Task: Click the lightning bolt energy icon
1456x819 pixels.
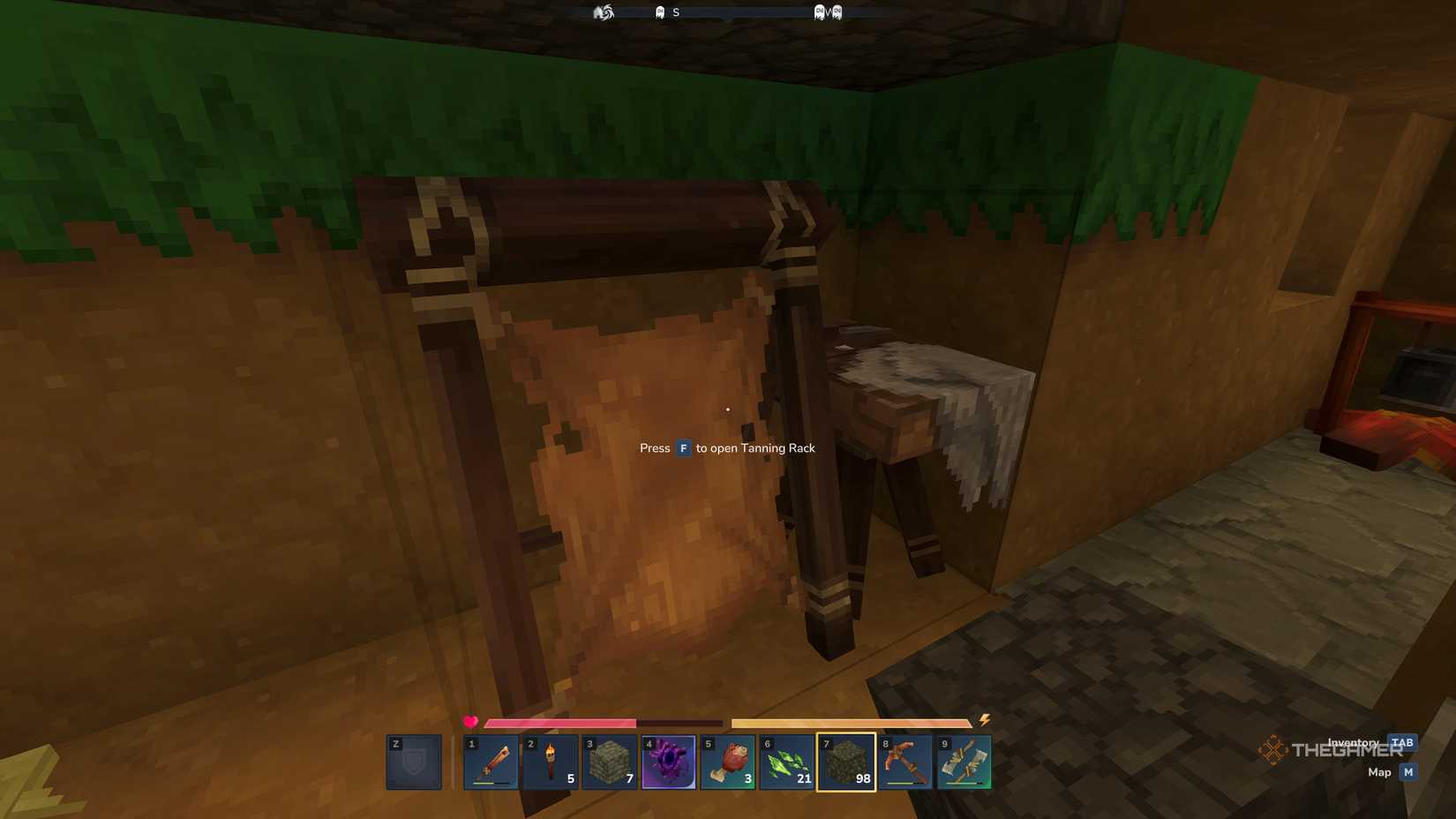Action: point(986,721)
